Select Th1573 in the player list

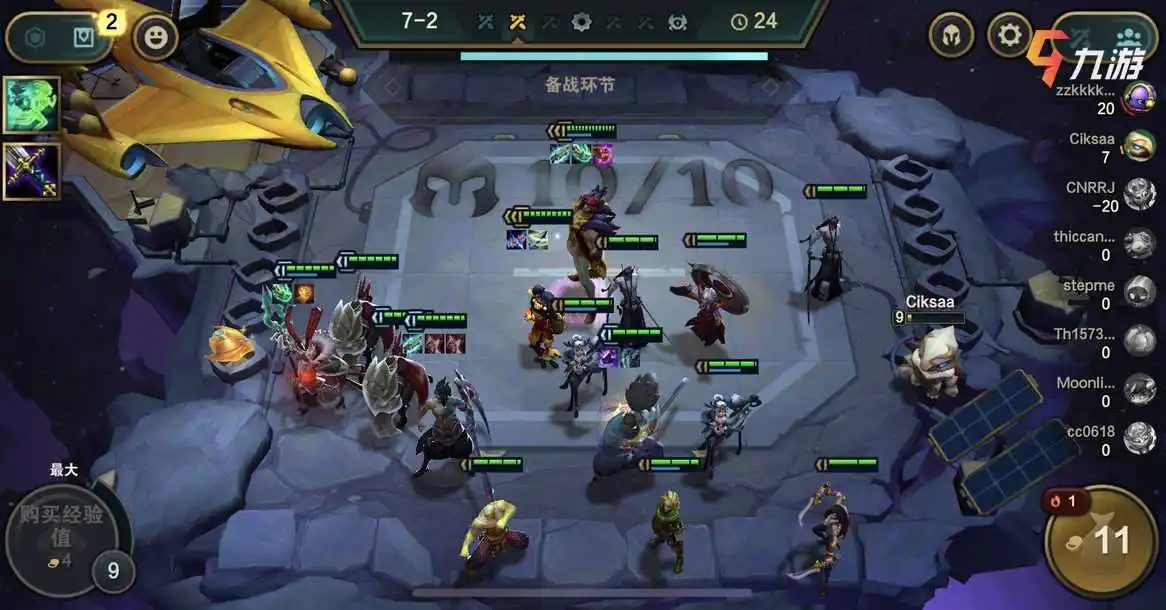(x=1139, y=340)
